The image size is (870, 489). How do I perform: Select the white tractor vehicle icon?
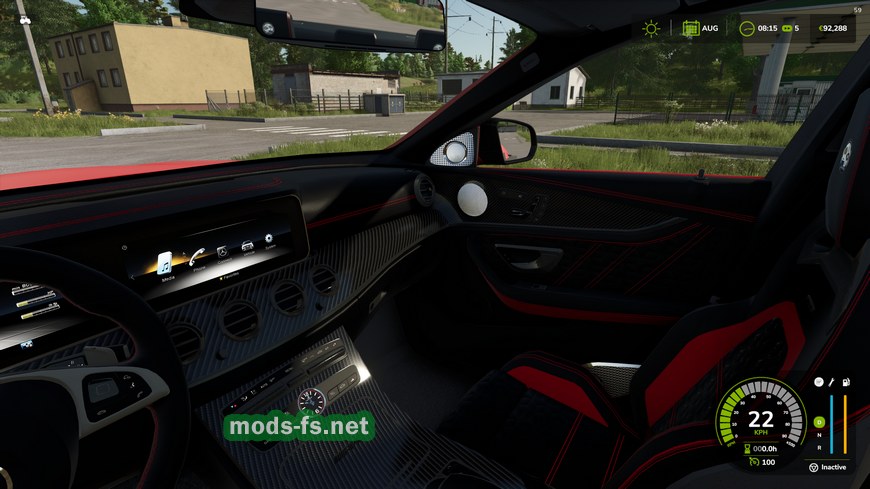[x=24, y=20]
